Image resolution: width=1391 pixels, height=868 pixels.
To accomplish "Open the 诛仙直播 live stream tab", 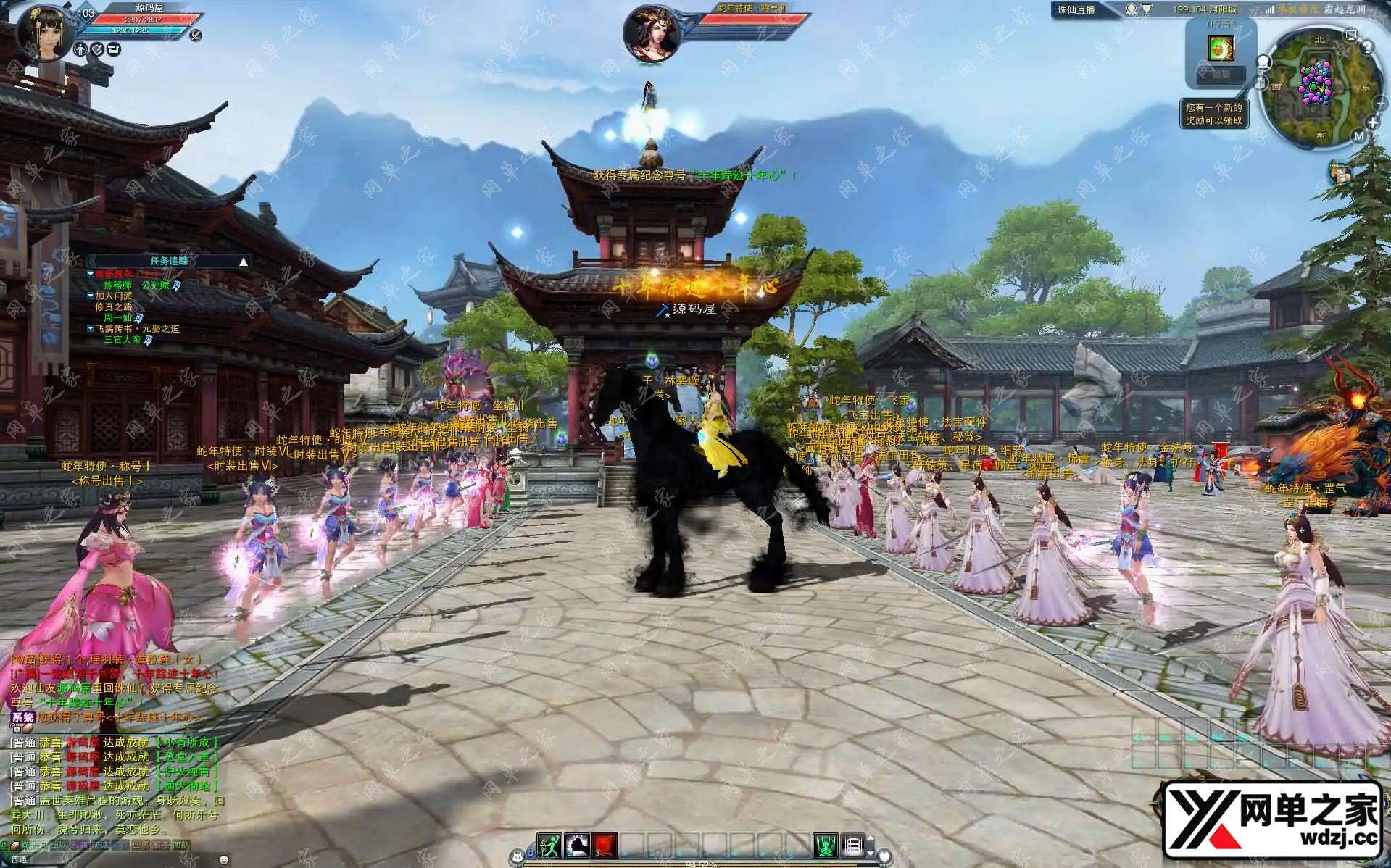I will coord(1076,9).
